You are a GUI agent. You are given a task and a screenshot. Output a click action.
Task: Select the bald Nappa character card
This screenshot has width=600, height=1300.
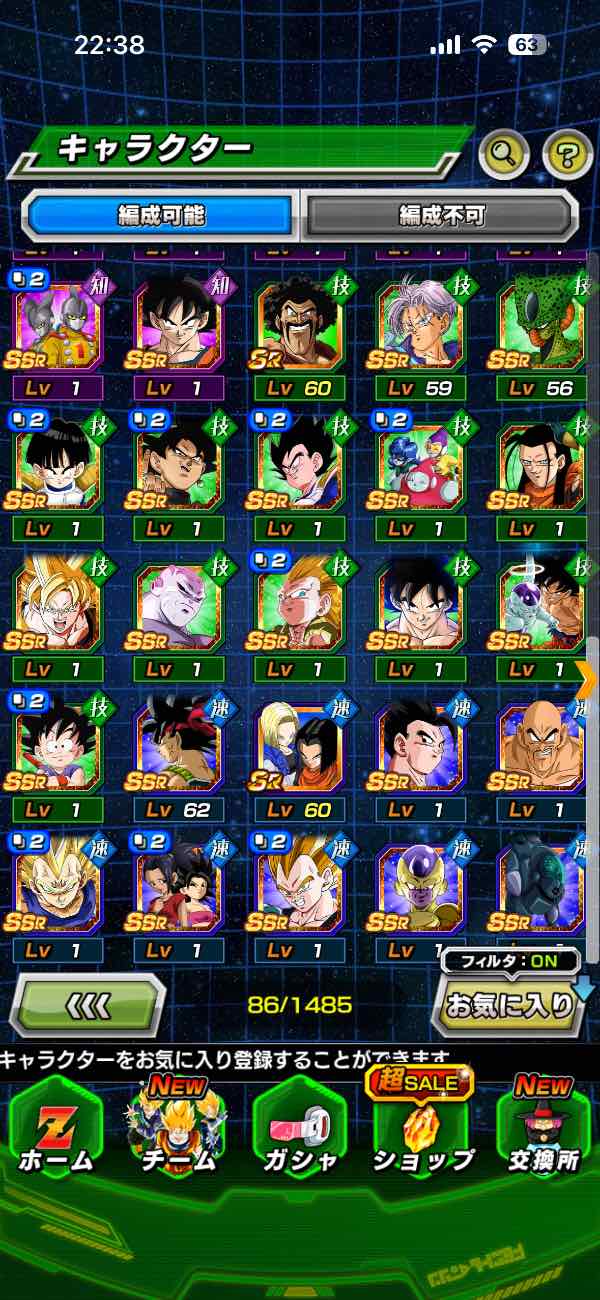coord(541,748)
